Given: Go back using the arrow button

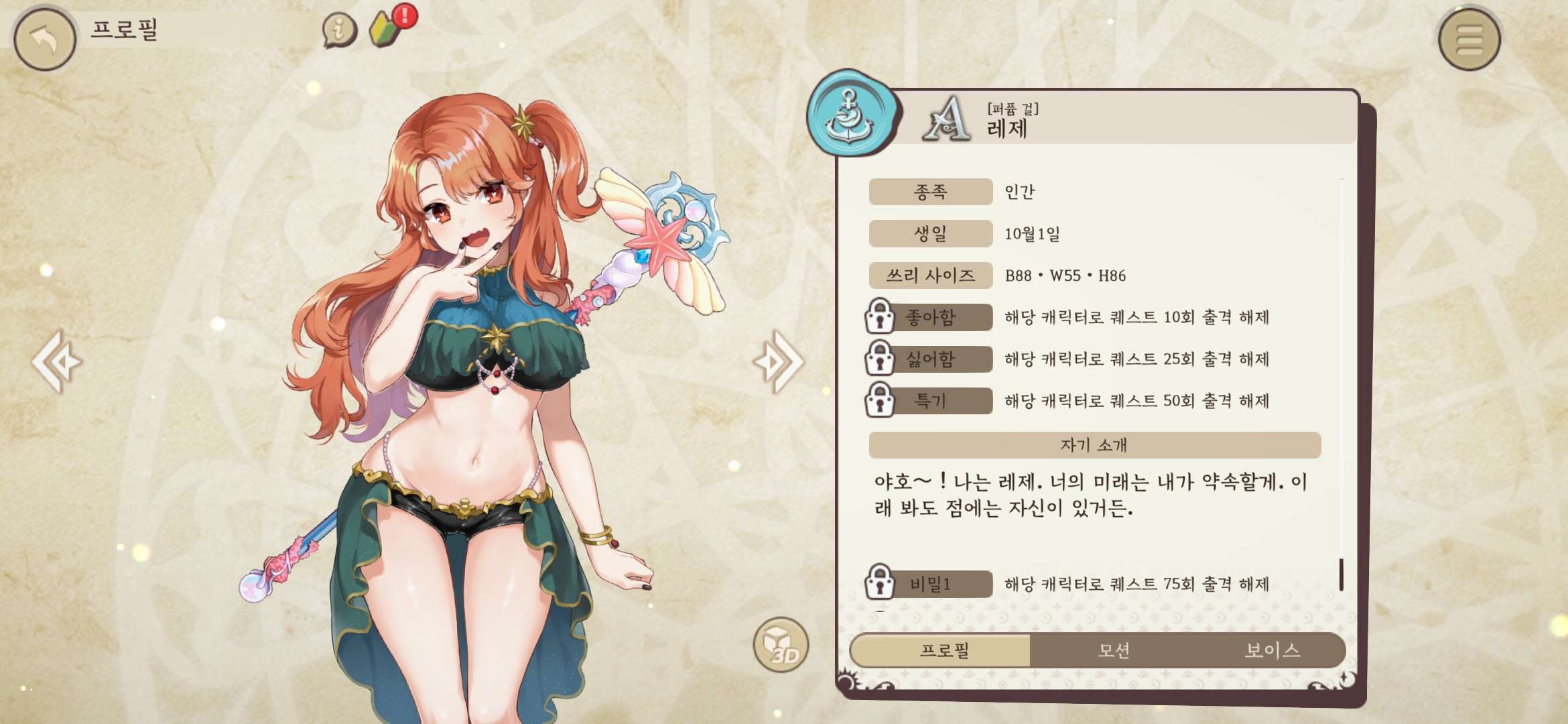Looking at the screenshot, I should pos(44,40).
